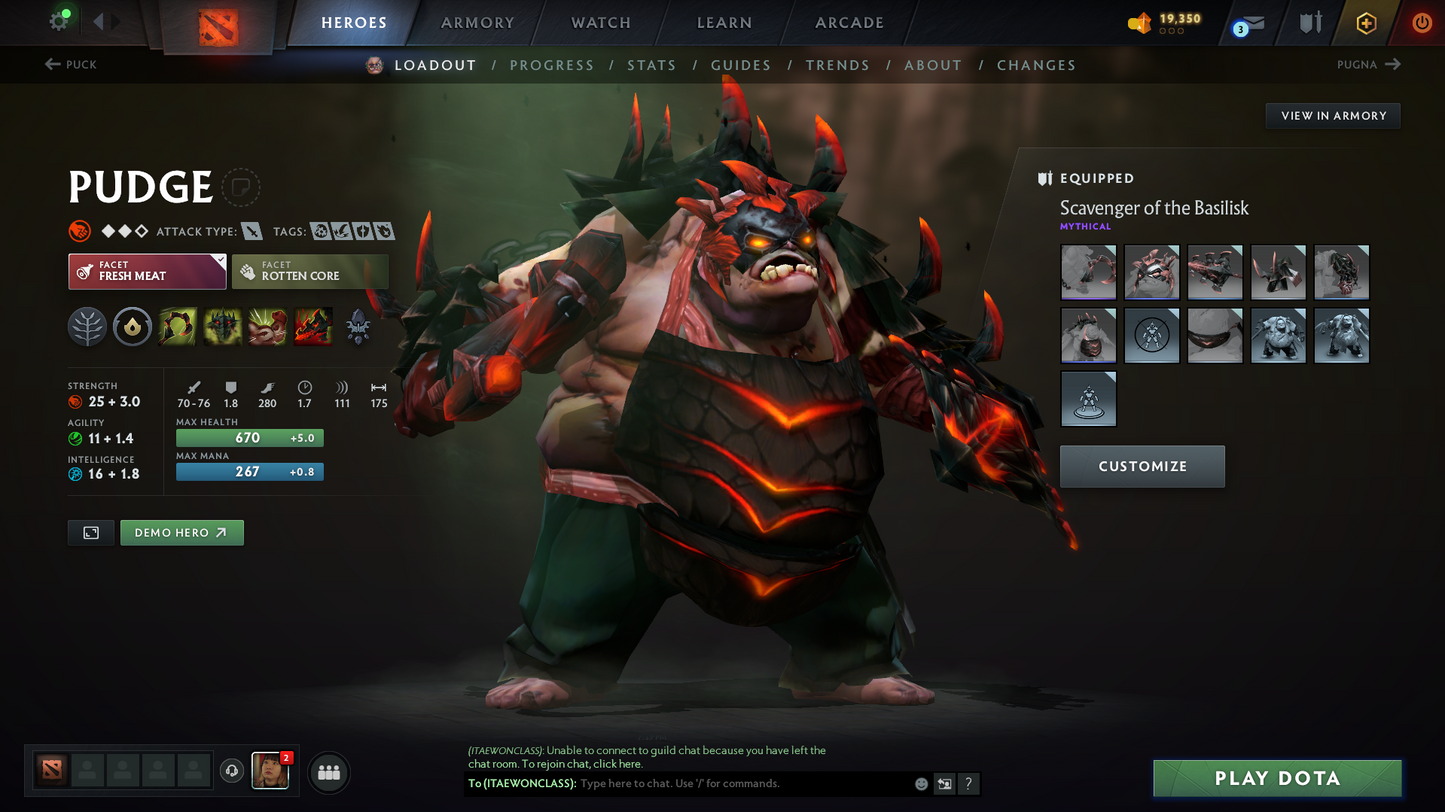Select the Arcade tab
The width and height of the screenshot is (1445, 812).
coord(849,23)
